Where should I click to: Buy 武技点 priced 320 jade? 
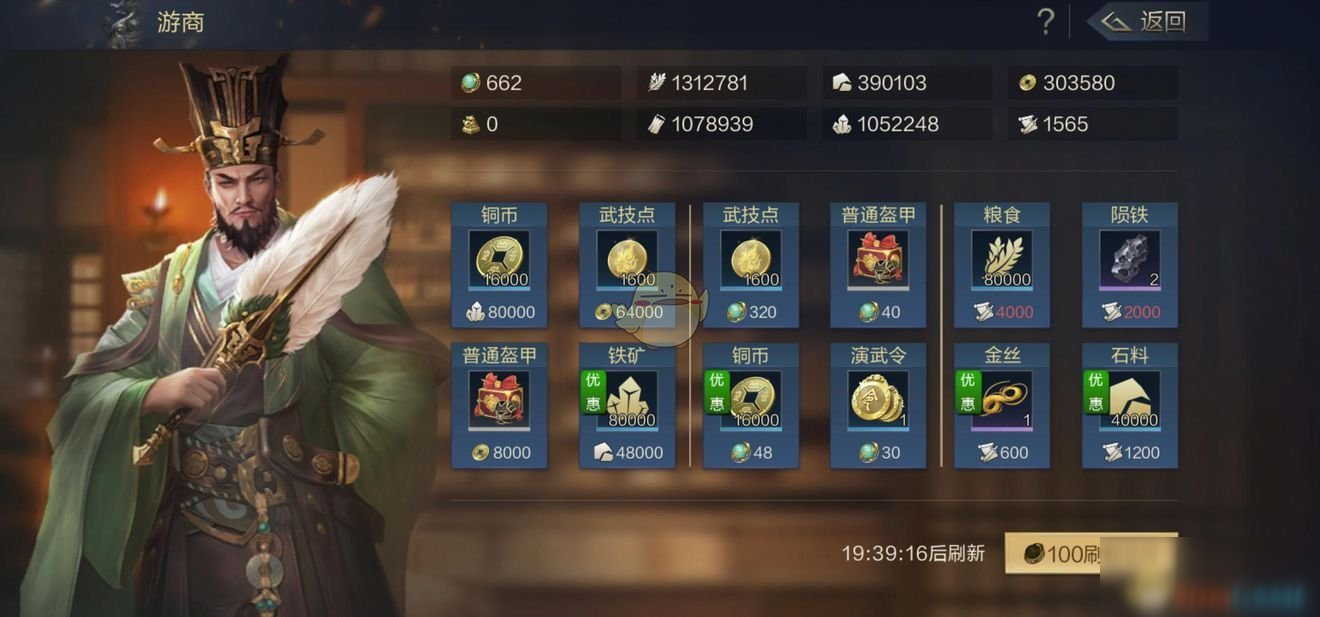[x=751, y=265]
